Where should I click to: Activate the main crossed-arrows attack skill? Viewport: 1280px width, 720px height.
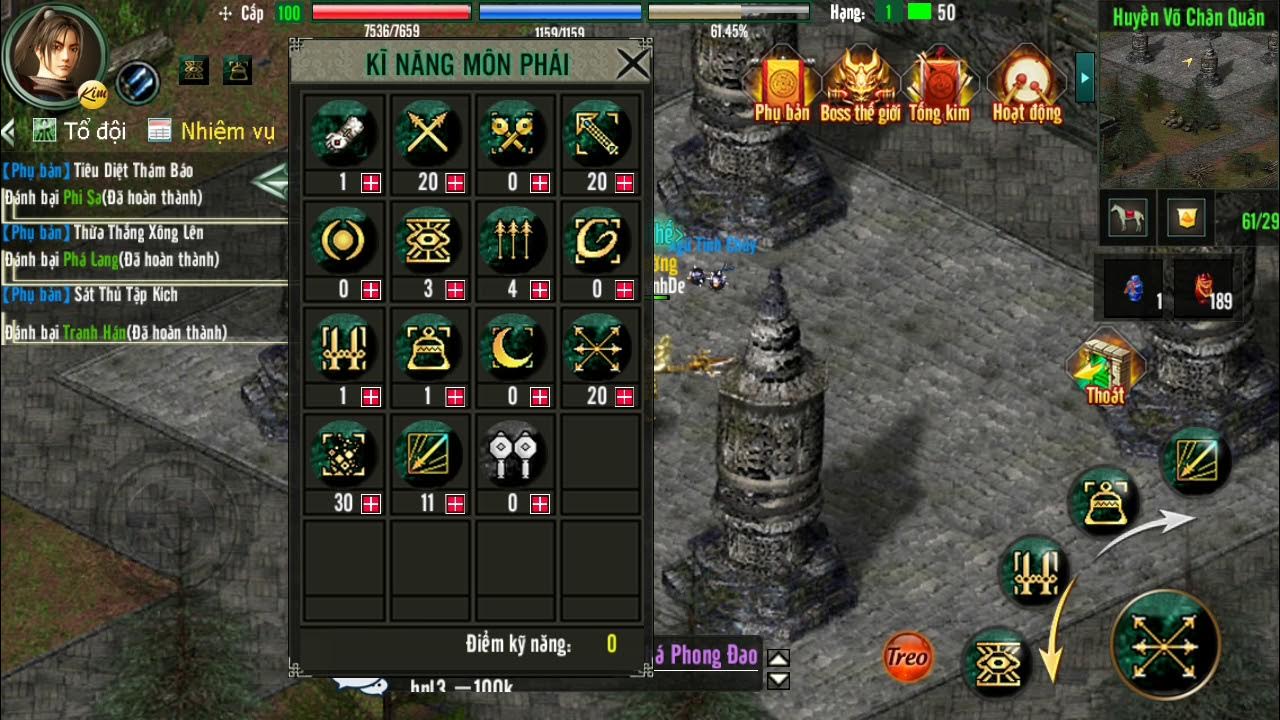(1165, 643)
